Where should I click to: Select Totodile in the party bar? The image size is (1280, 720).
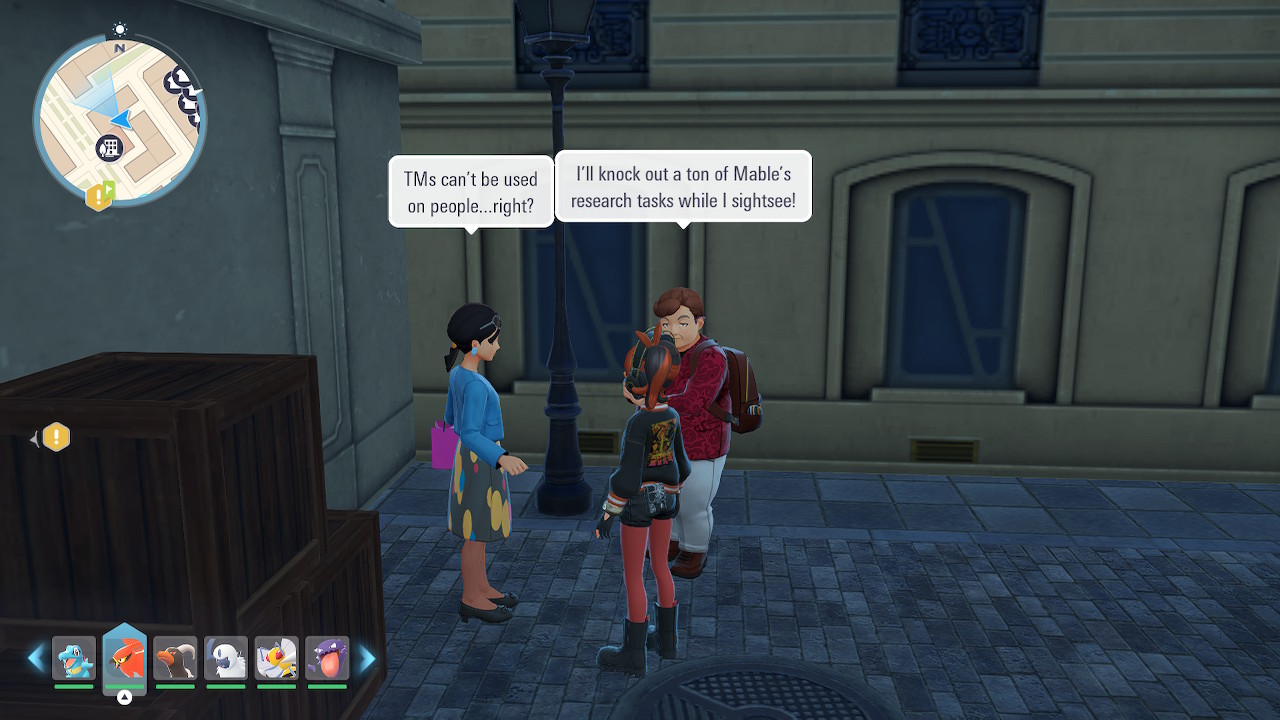tap(74, 658)
